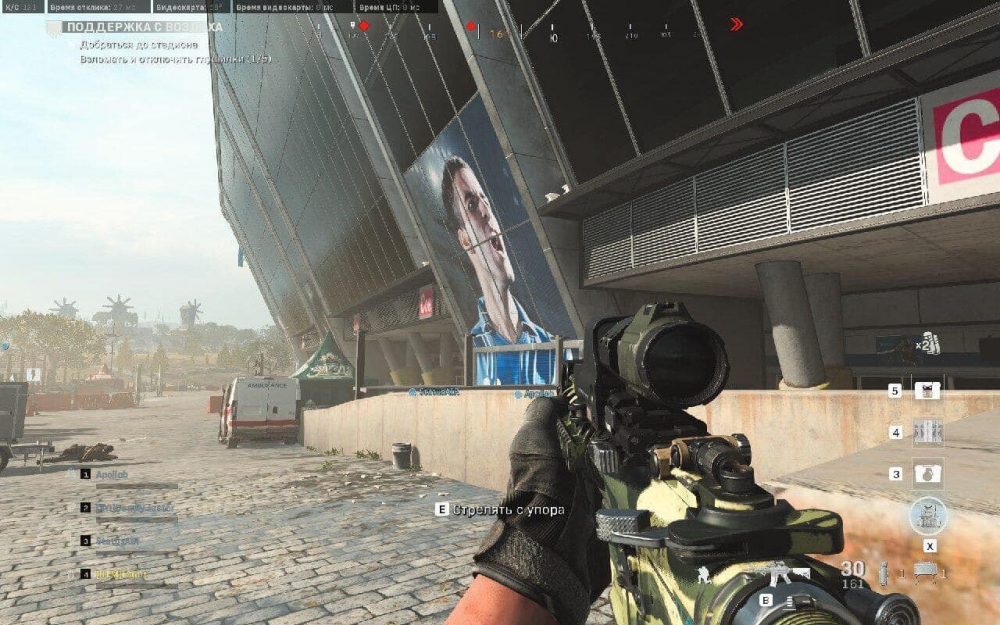Click the fire mode indicator below rifle
This screenshot has width=1000, height=625.
click(x=790, y=600)
